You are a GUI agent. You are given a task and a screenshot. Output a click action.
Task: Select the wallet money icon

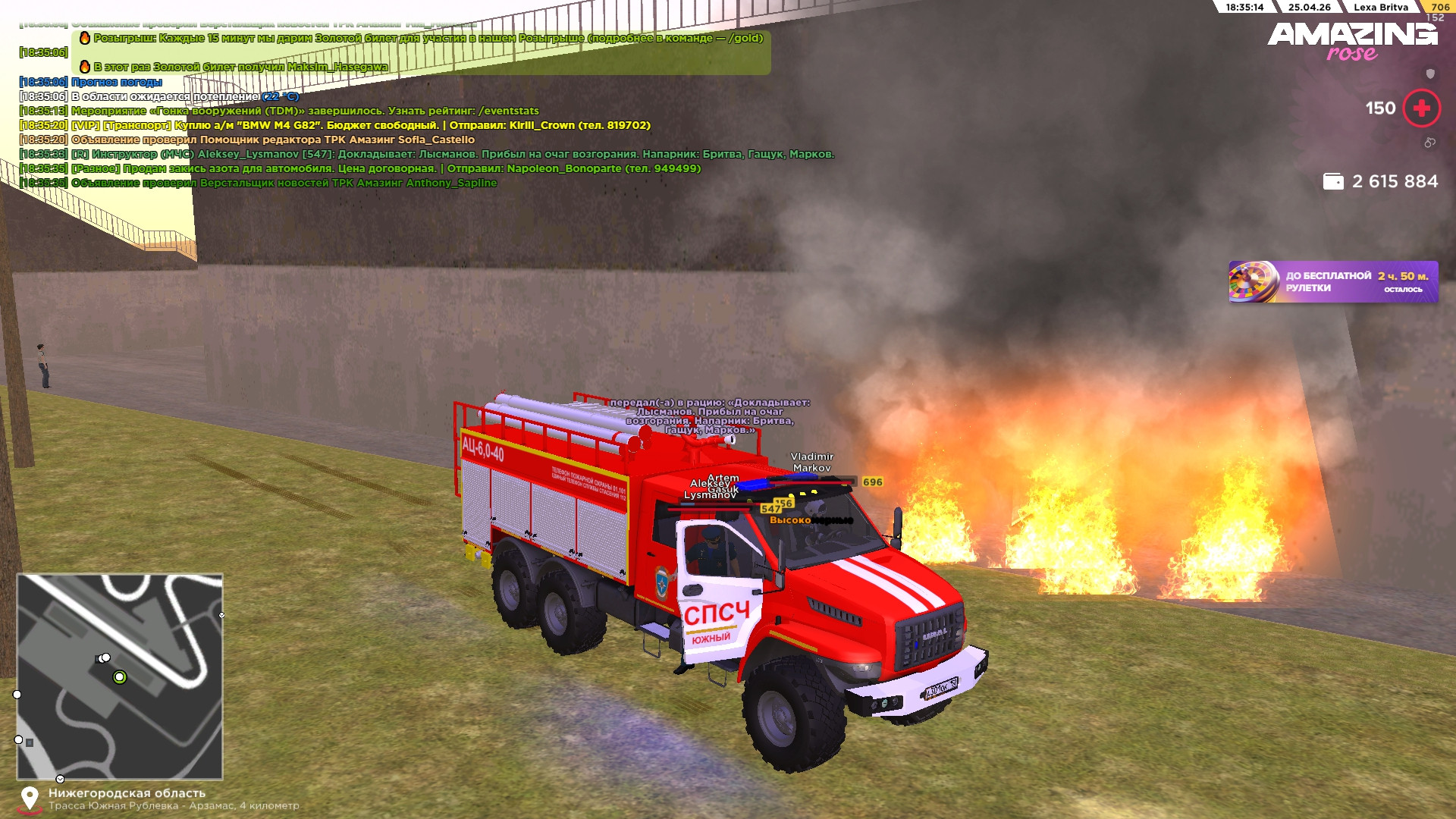[1332, 182]
